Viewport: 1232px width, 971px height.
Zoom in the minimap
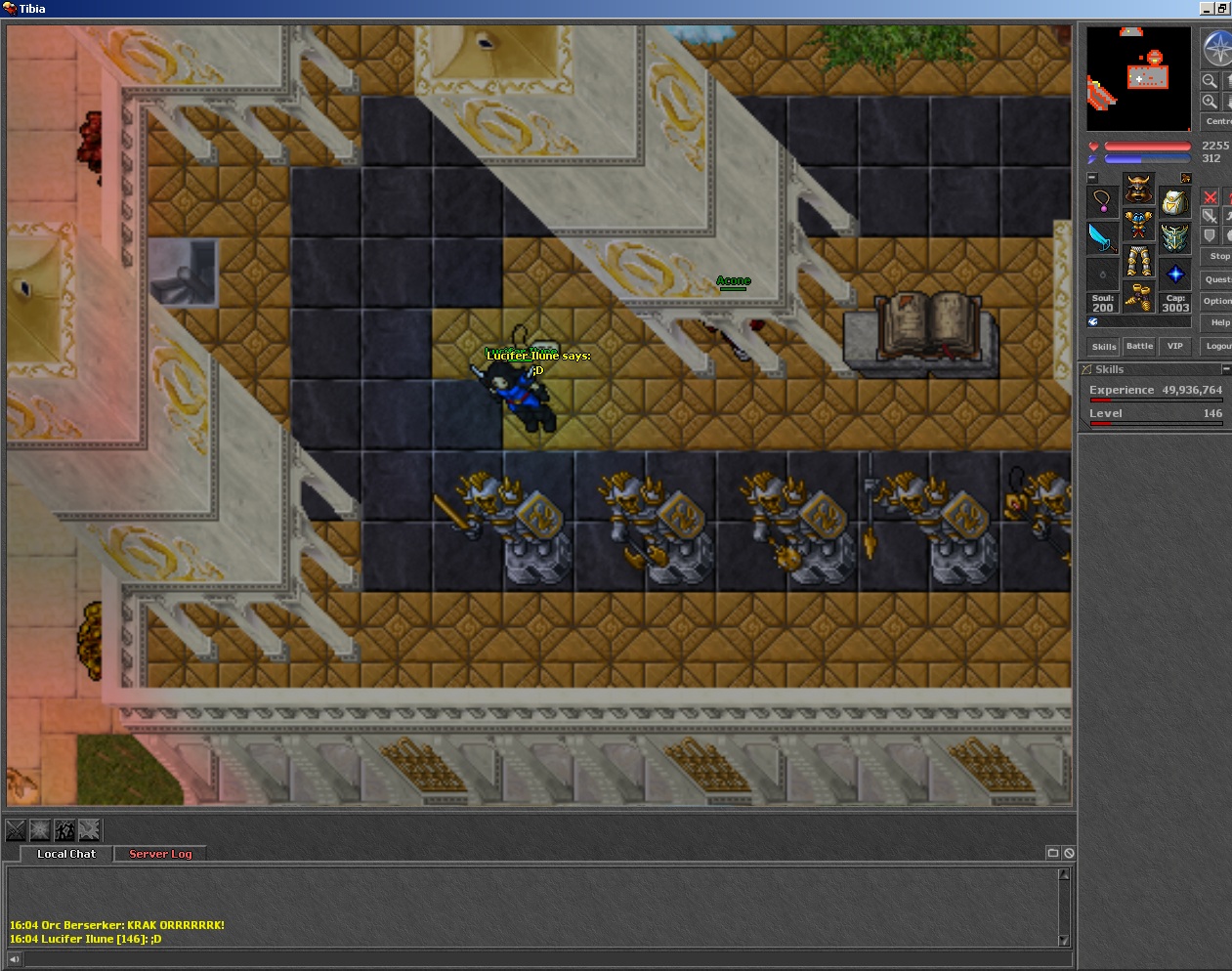click(1210, 102)
